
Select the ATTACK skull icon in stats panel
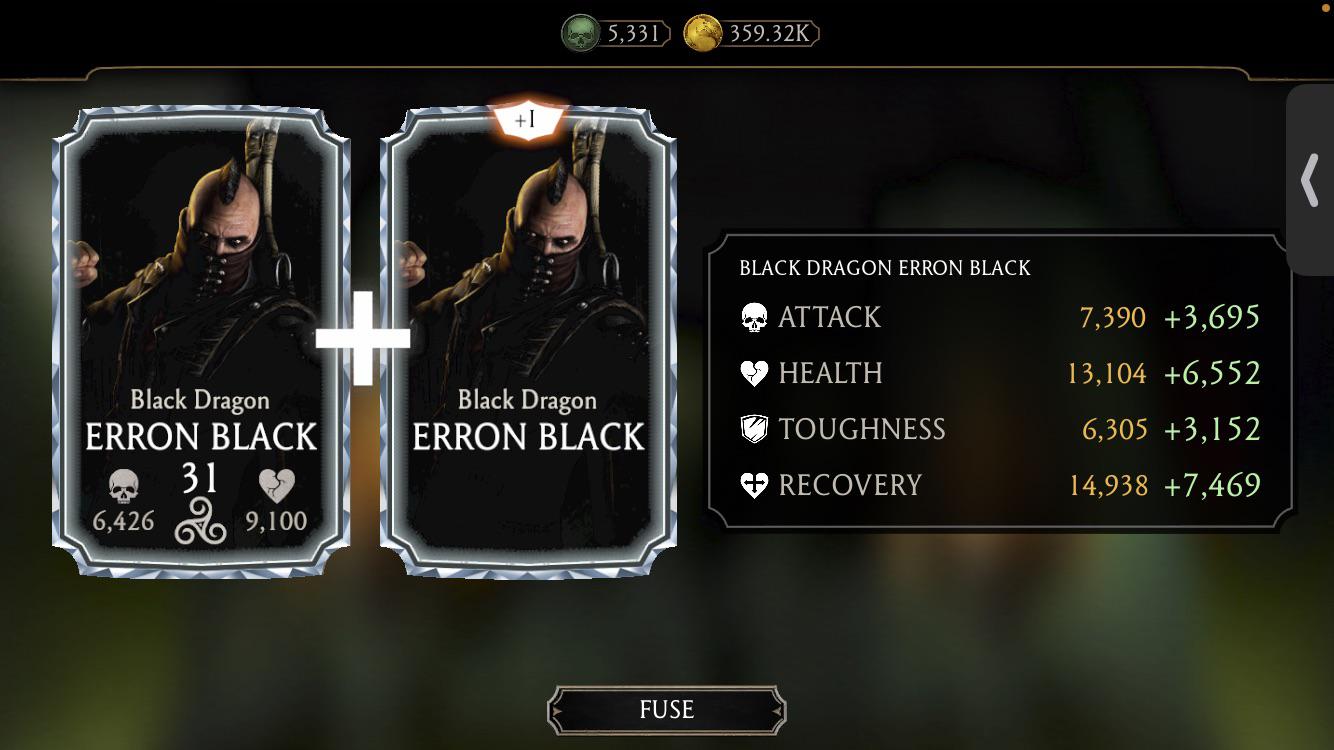pos(754,317)
